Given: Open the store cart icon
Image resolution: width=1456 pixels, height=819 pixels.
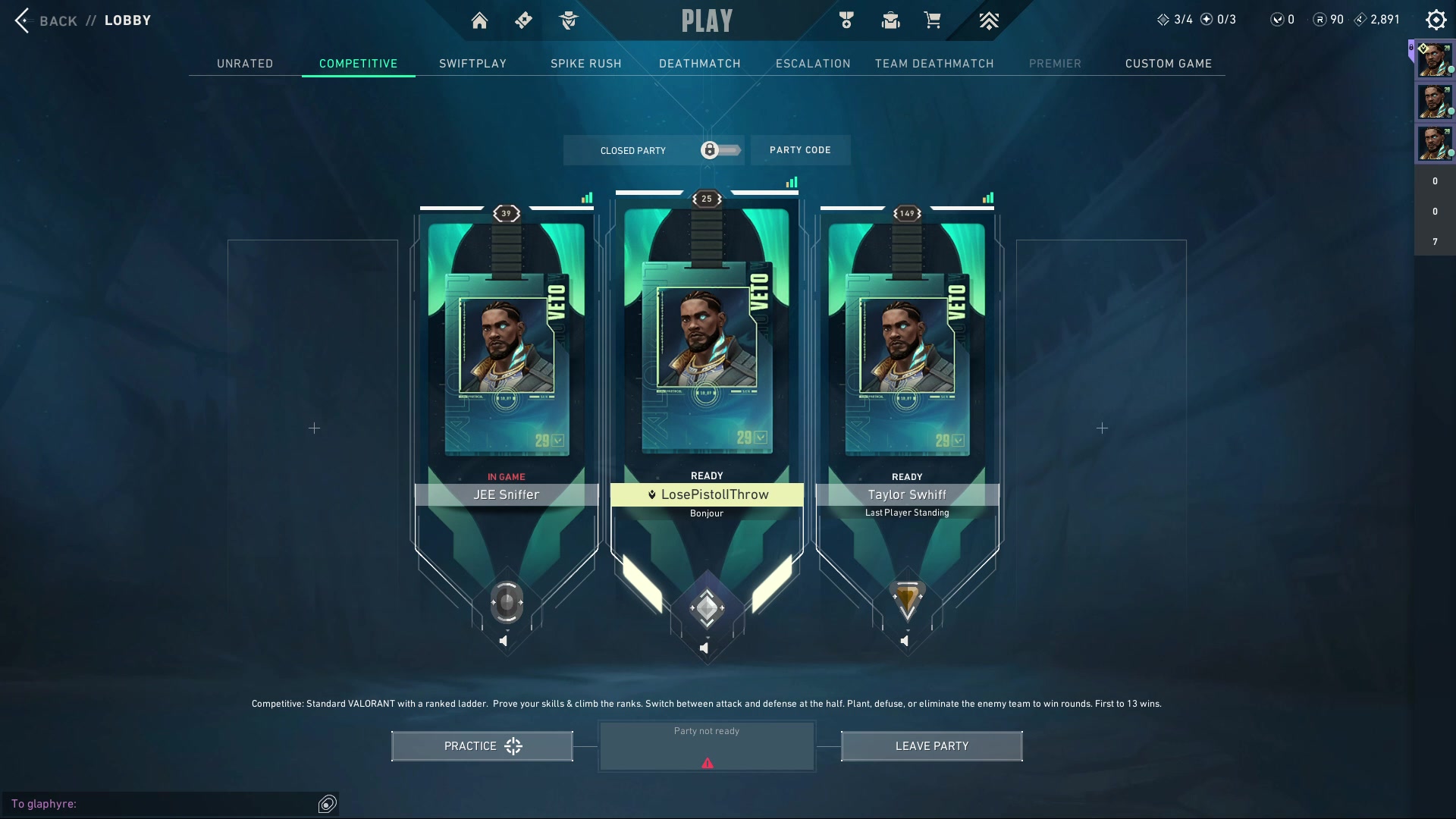Looking at the screenshot, I should coord(932,20).
